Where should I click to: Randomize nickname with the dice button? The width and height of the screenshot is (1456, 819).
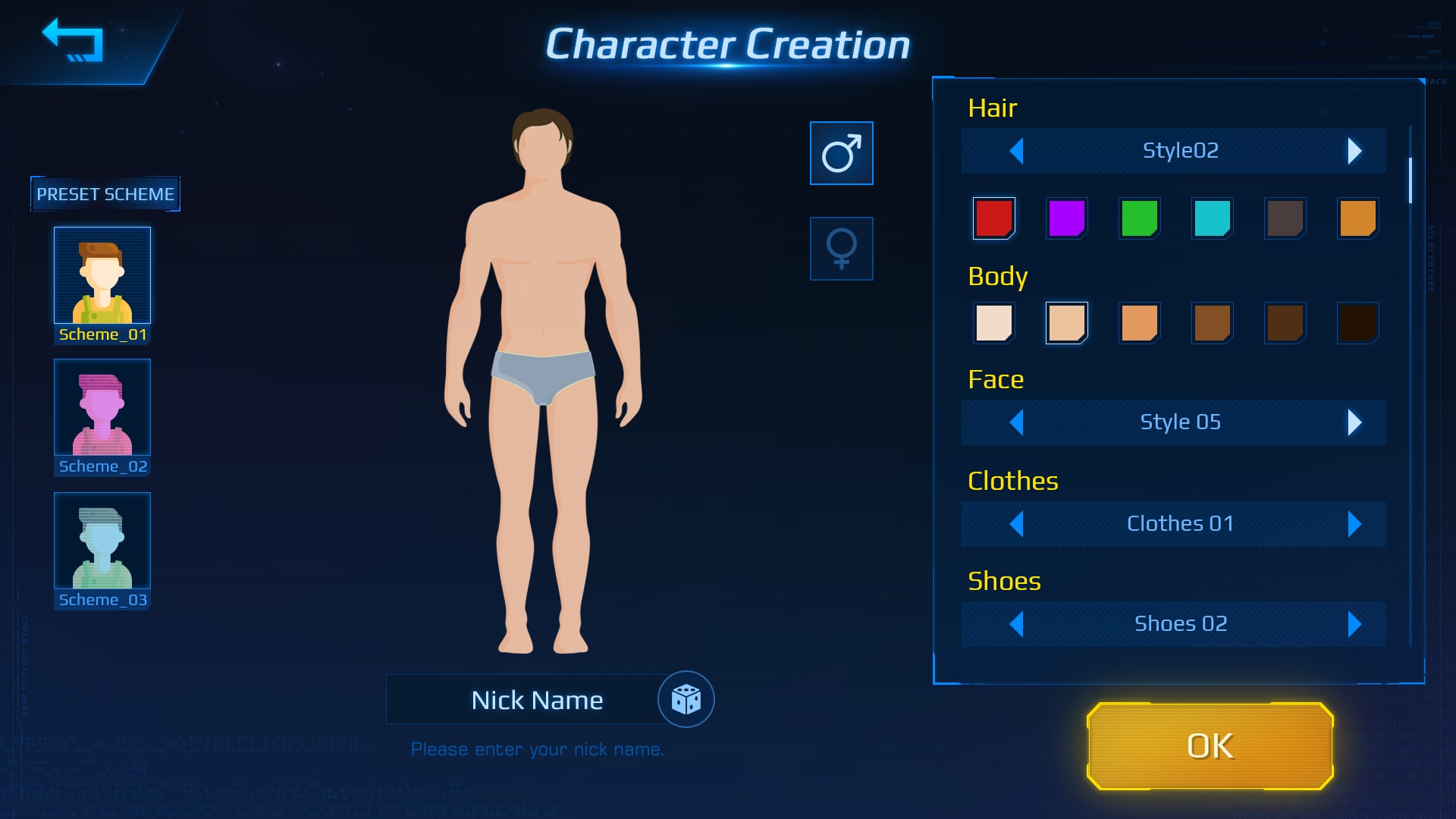[686, 699]
